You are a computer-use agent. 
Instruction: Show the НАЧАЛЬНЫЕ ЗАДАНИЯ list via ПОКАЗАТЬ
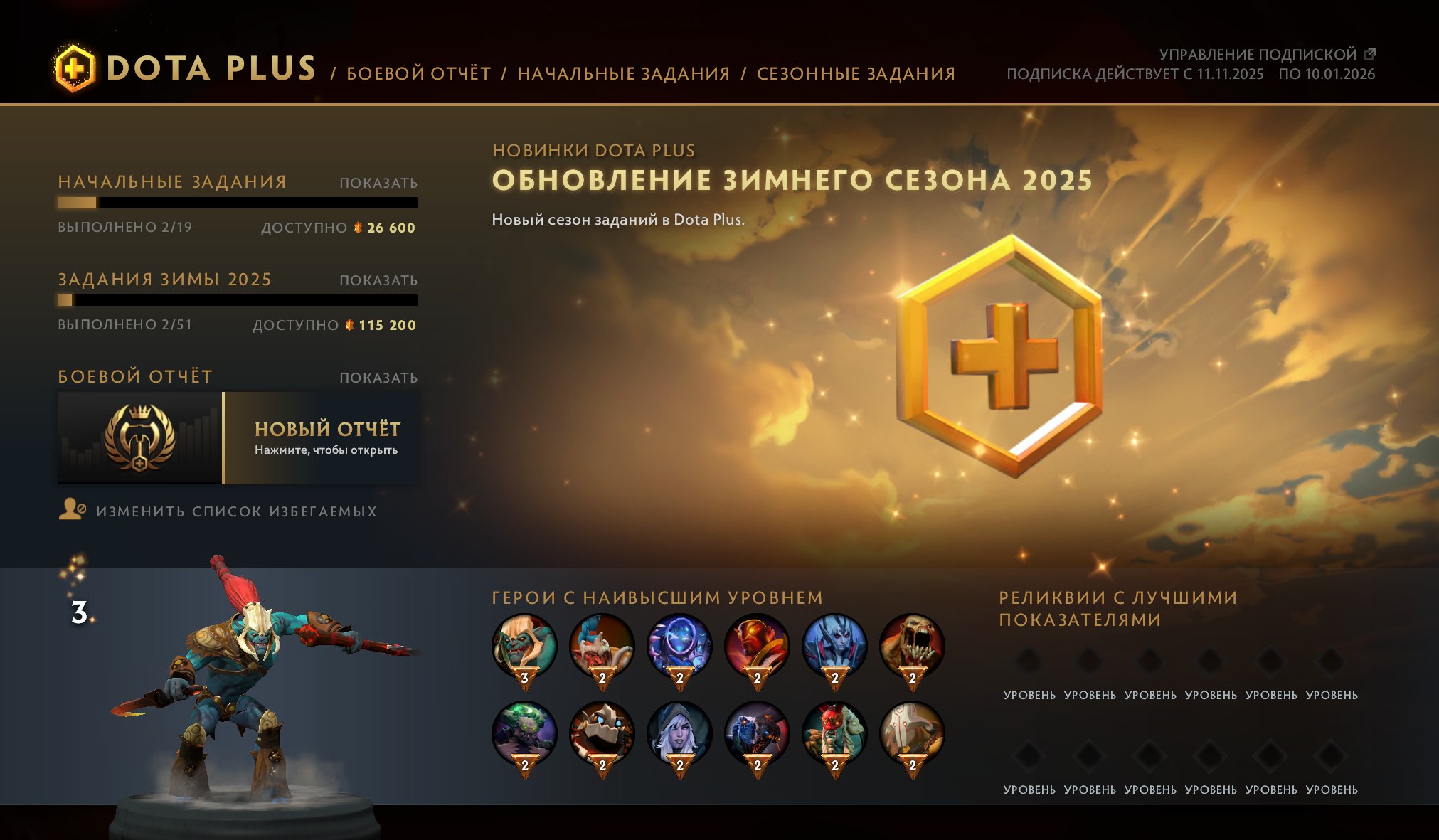378,183
